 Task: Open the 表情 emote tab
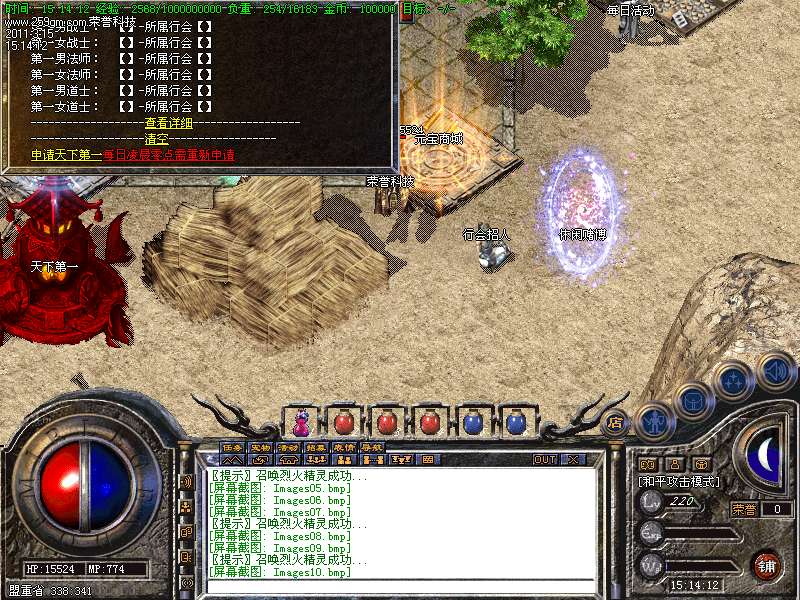344,447
